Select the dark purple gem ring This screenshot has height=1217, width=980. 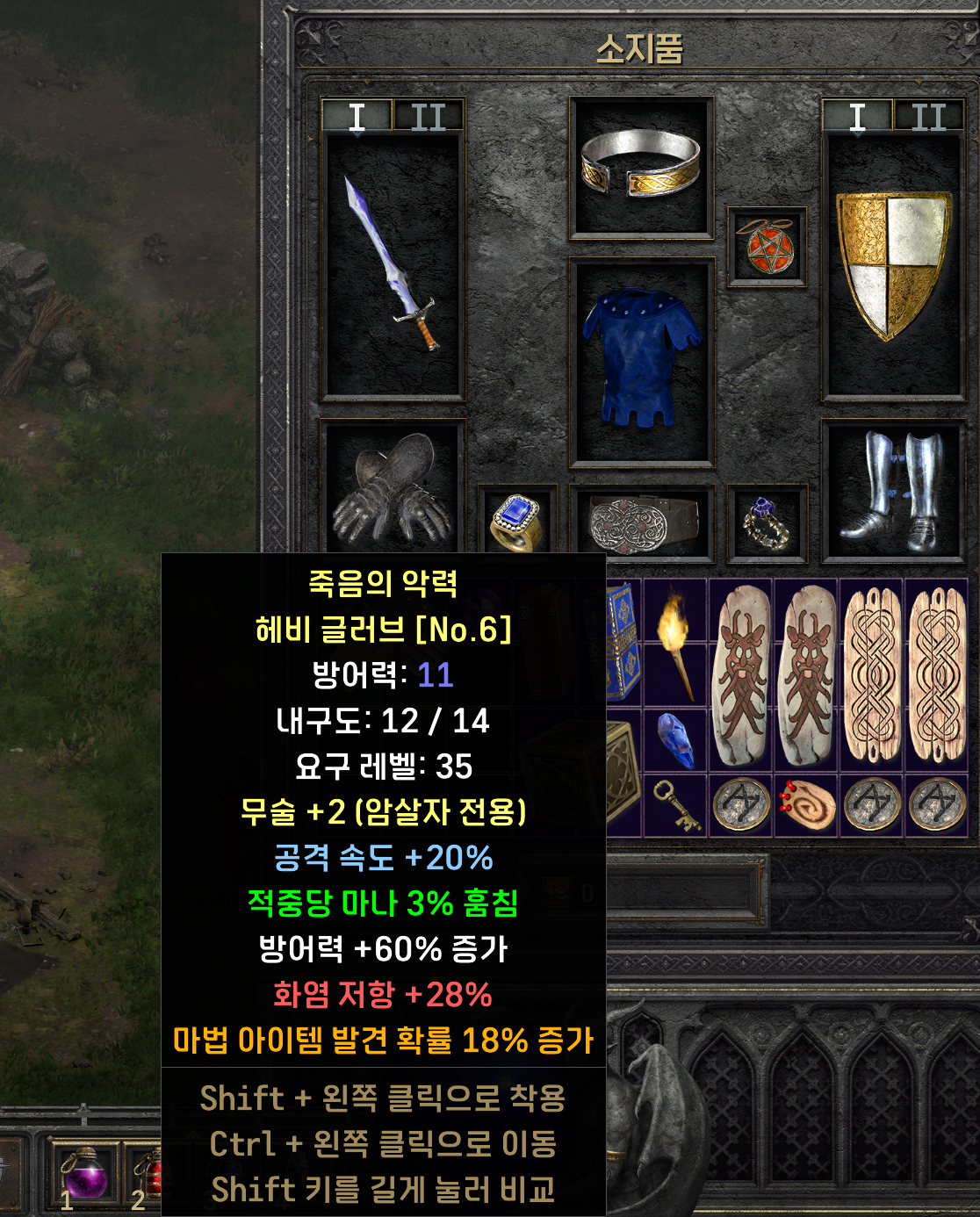(767, 522)
